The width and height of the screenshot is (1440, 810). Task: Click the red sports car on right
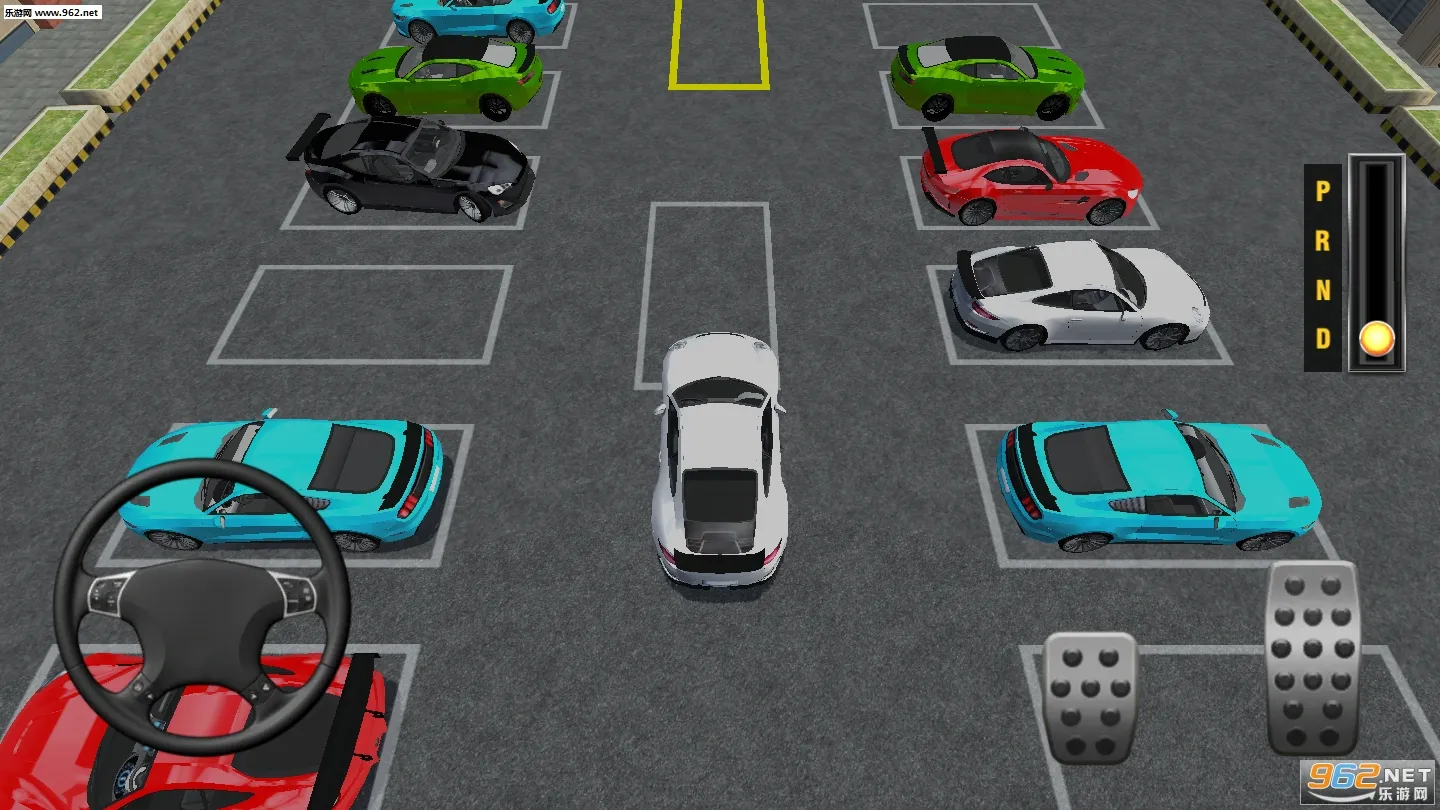point(1030,170)
